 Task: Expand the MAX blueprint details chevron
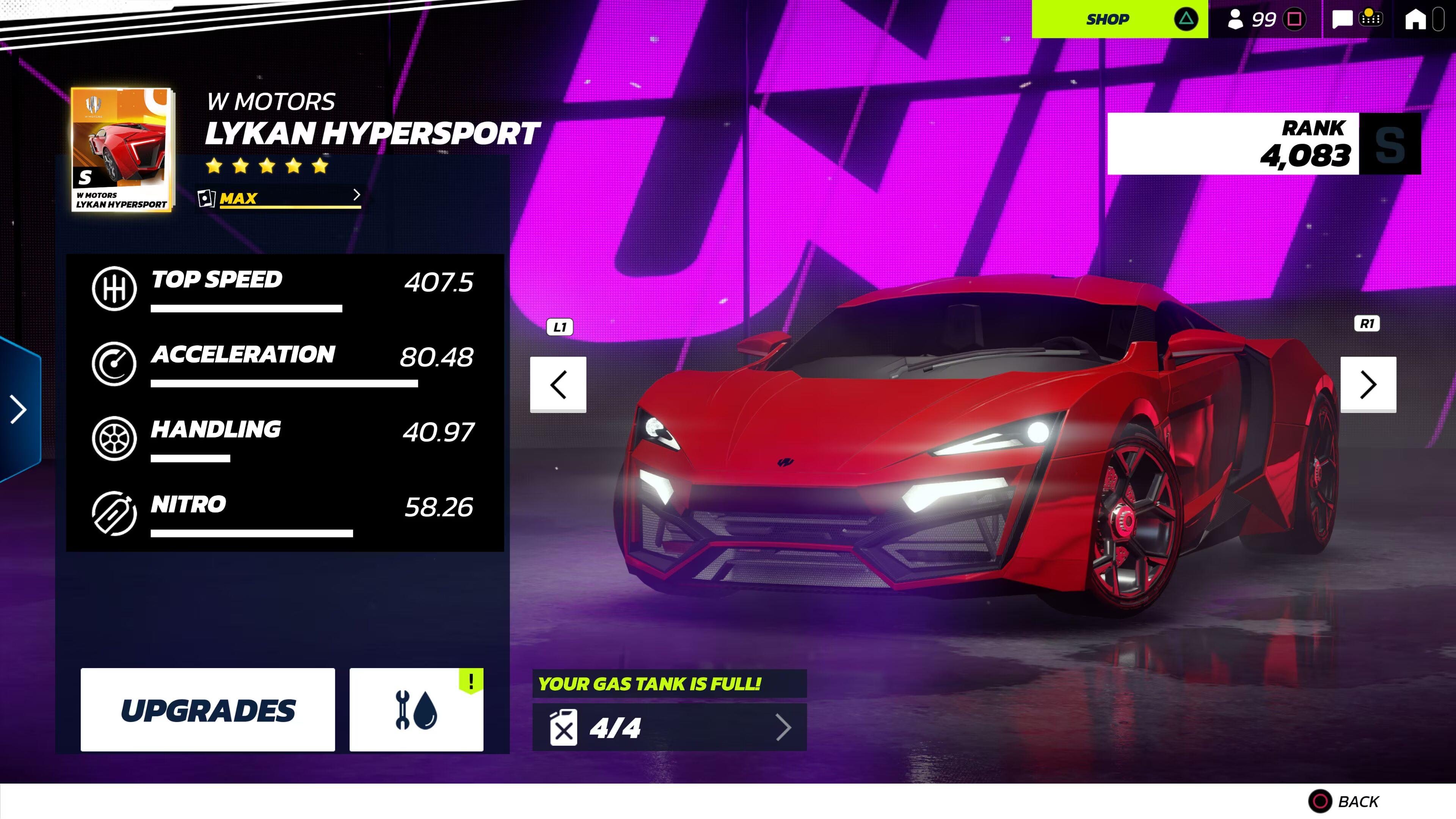357,196
